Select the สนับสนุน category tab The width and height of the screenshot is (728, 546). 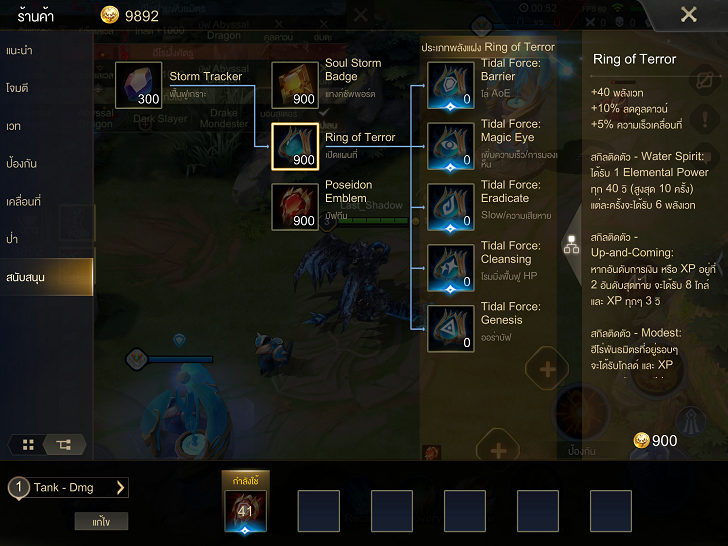[x=46, y=276]
